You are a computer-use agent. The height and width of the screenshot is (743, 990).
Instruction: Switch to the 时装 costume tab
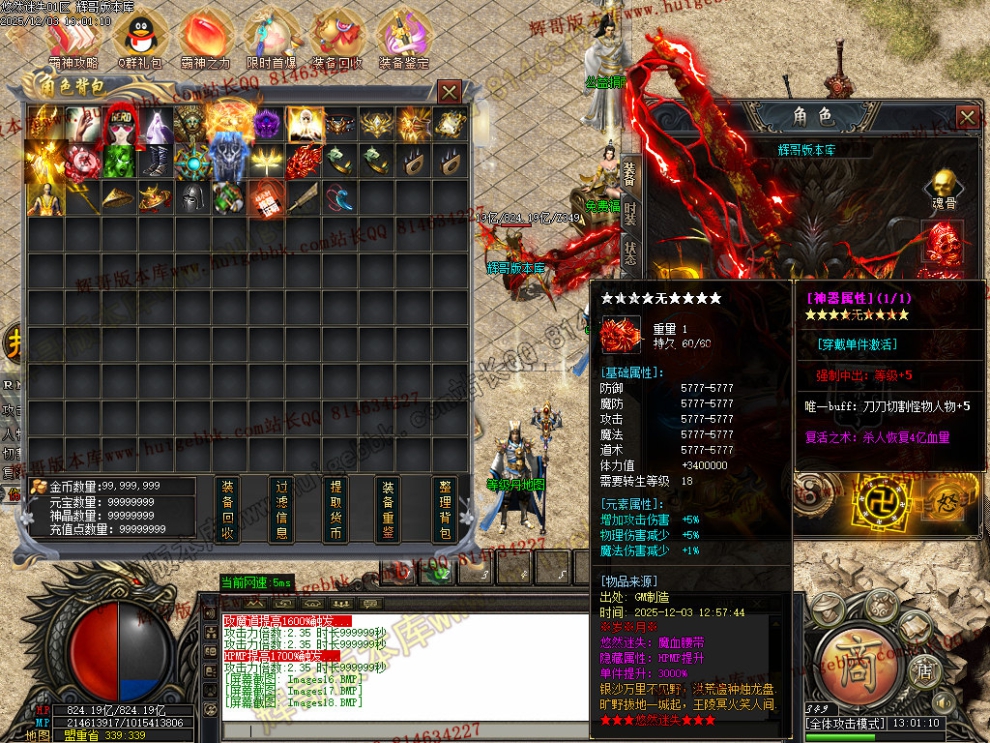click(x=629, y=212)
